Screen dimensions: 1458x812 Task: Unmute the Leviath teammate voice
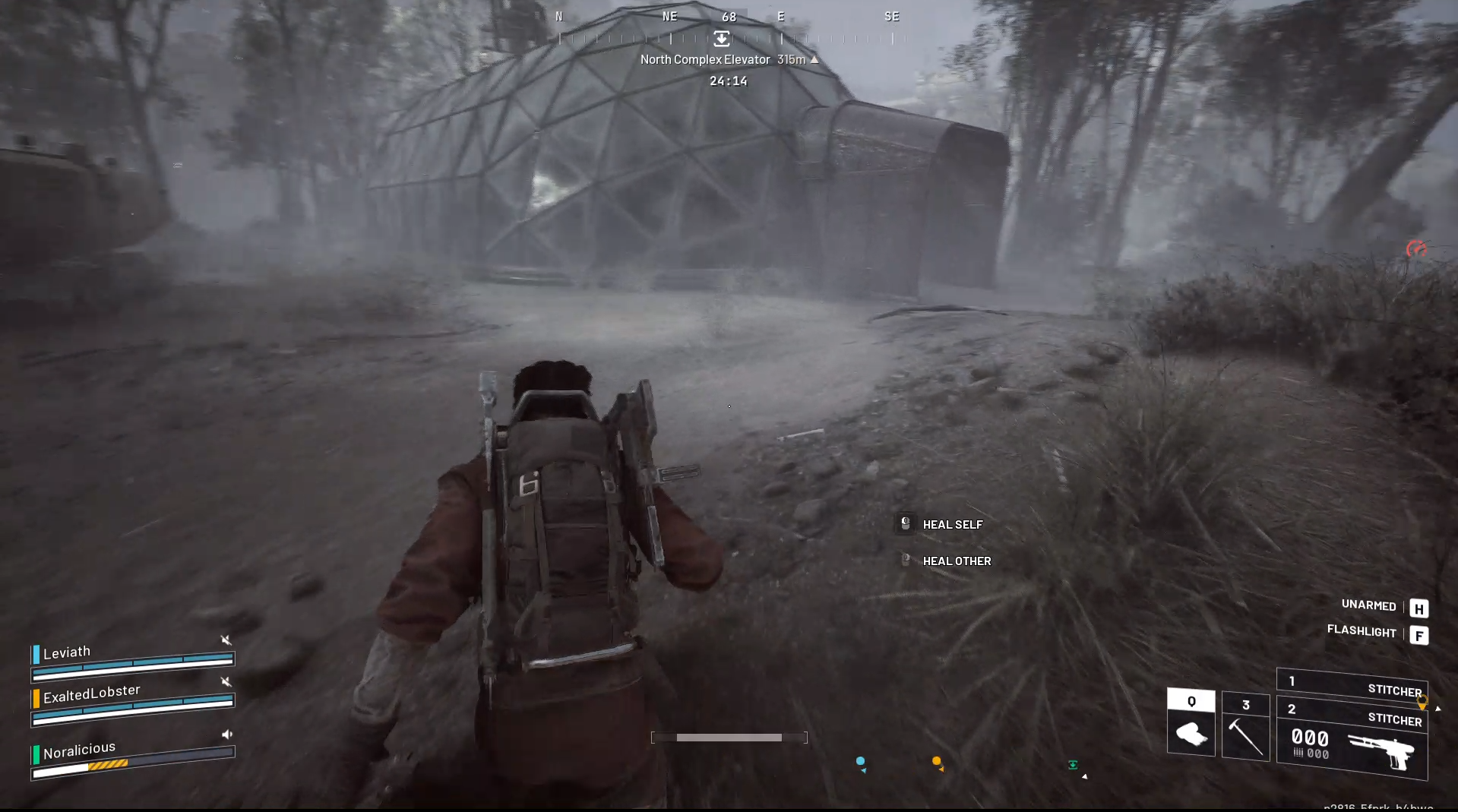(226, 640)
